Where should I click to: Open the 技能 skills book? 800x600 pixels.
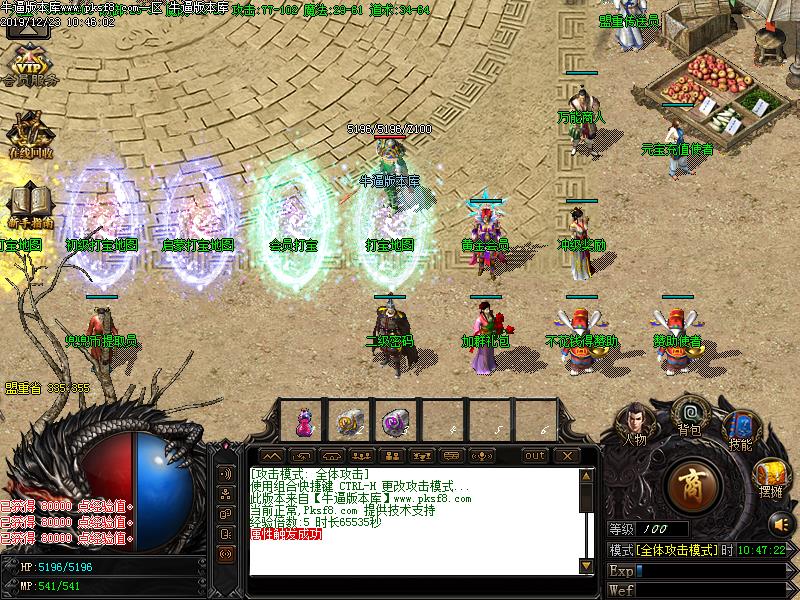click(740, 428)
